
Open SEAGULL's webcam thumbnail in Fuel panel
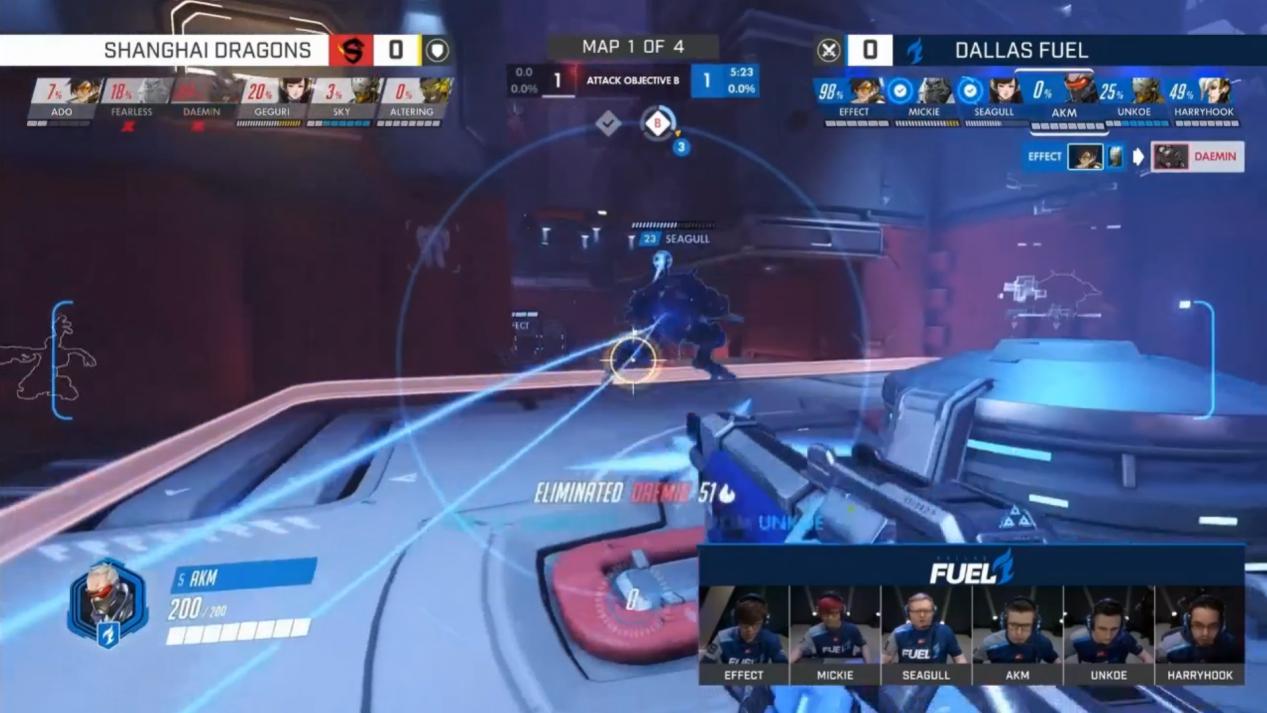(x=926, y=625)
